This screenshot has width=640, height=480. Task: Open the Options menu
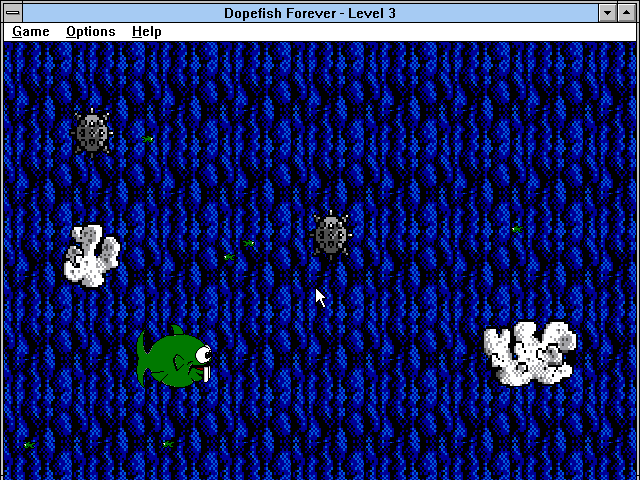pyautogui.click(x=91, y=32)
